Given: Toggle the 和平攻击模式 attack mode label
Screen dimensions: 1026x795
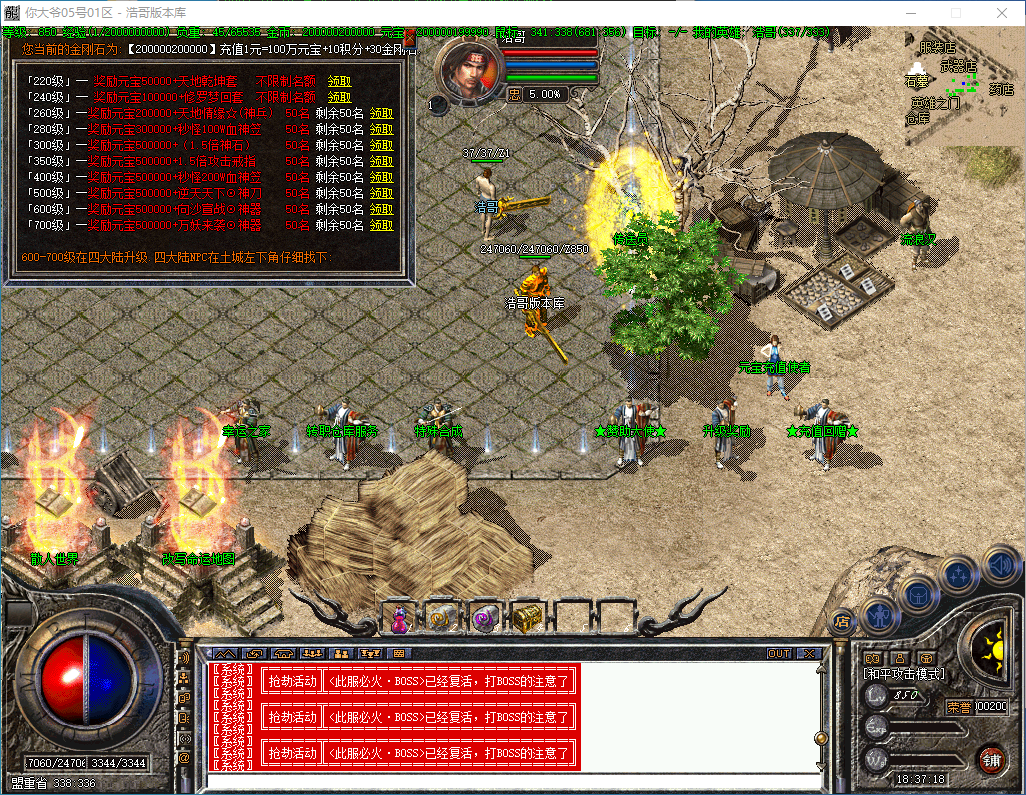Looking at the screenshot, I should (x=904, y=674).
